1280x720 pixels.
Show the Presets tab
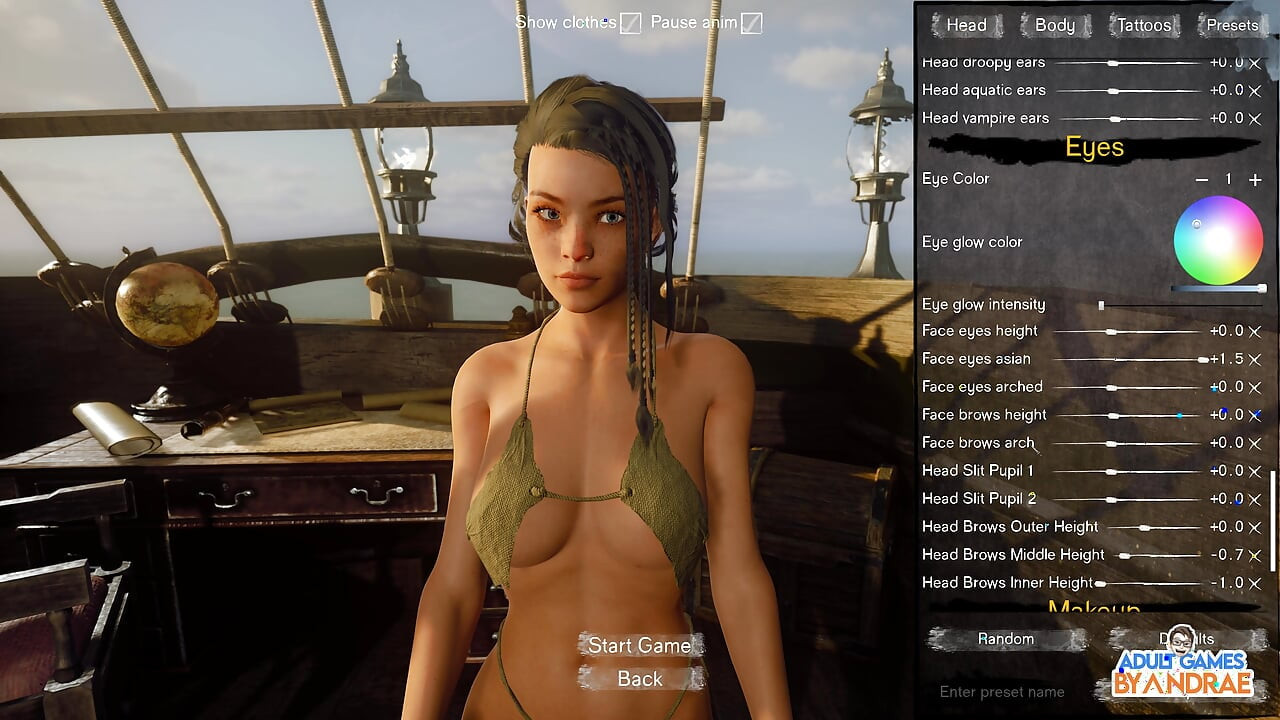click(x=1232, y=25)
